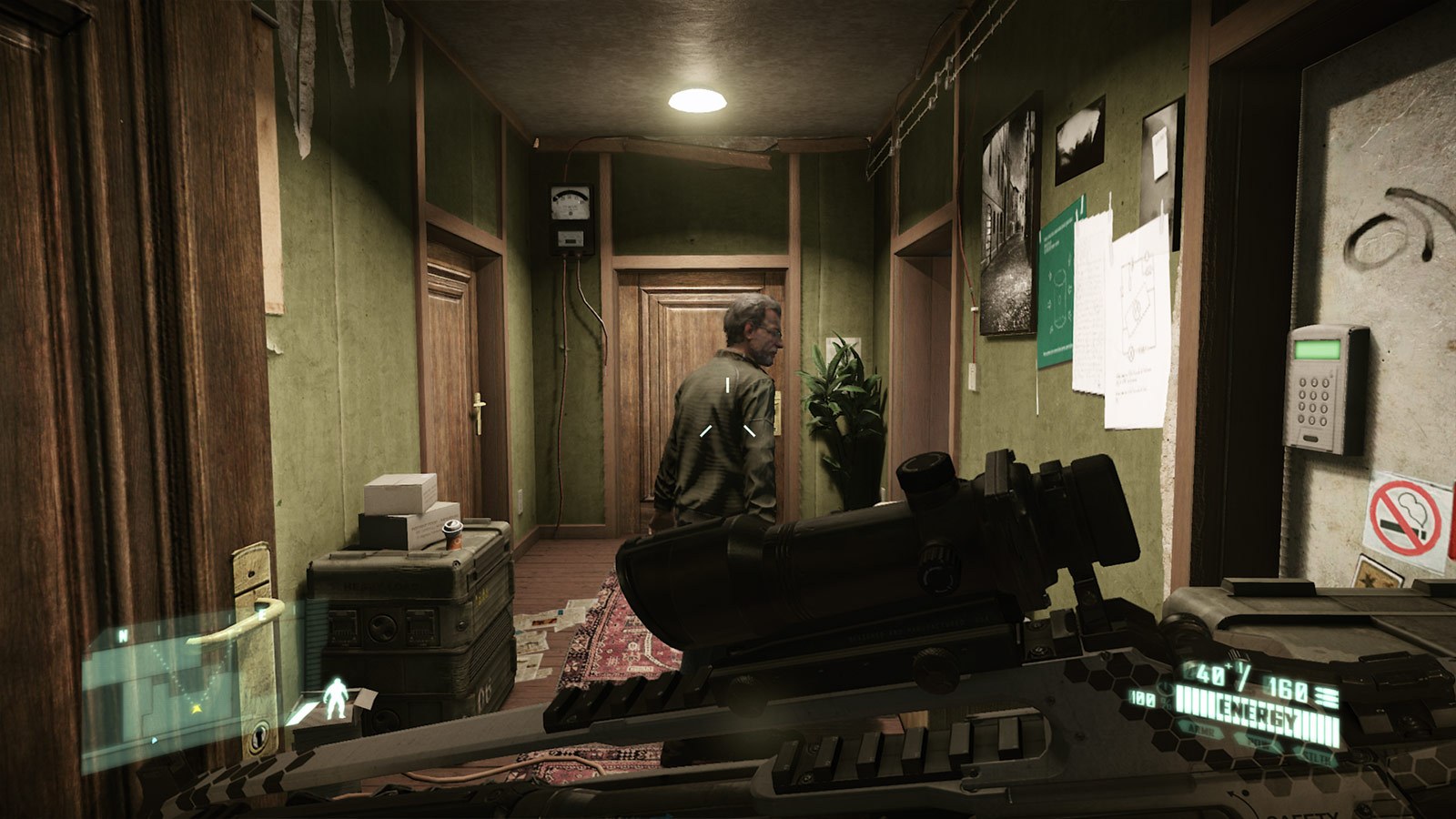Click the yellow waypoint star on the minimap
This screenshot has height=819, width=1456.
pyautogui.click(x=197, y=708)
